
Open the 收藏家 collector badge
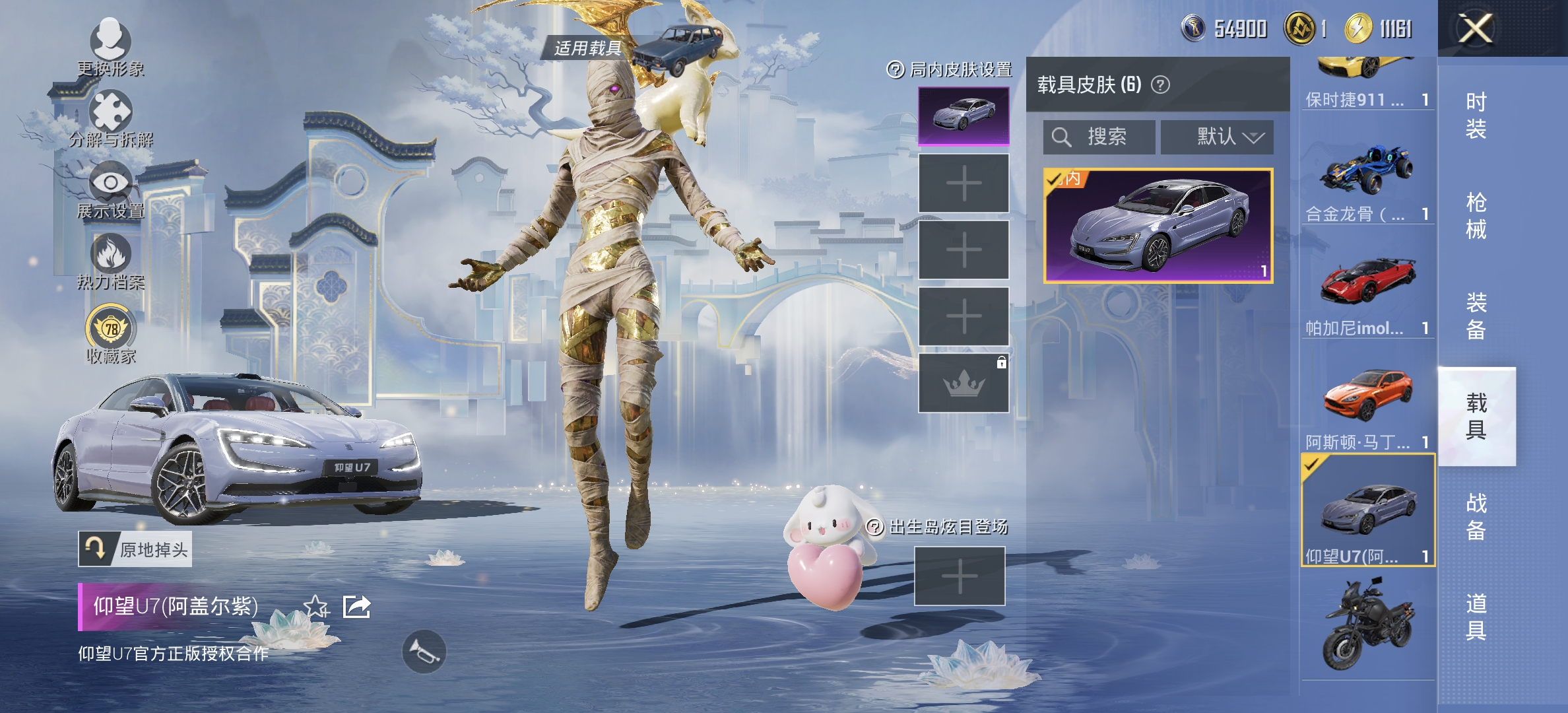[x=110, y=334]
